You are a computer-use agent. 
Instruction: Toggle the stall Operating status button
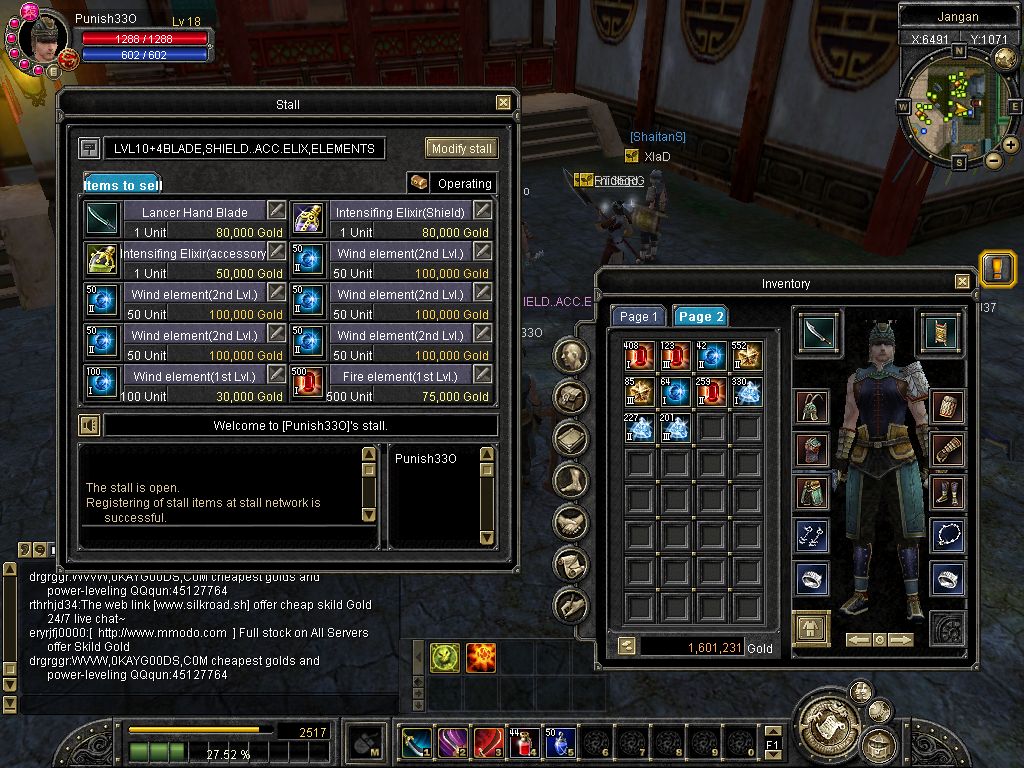(452, 183)
